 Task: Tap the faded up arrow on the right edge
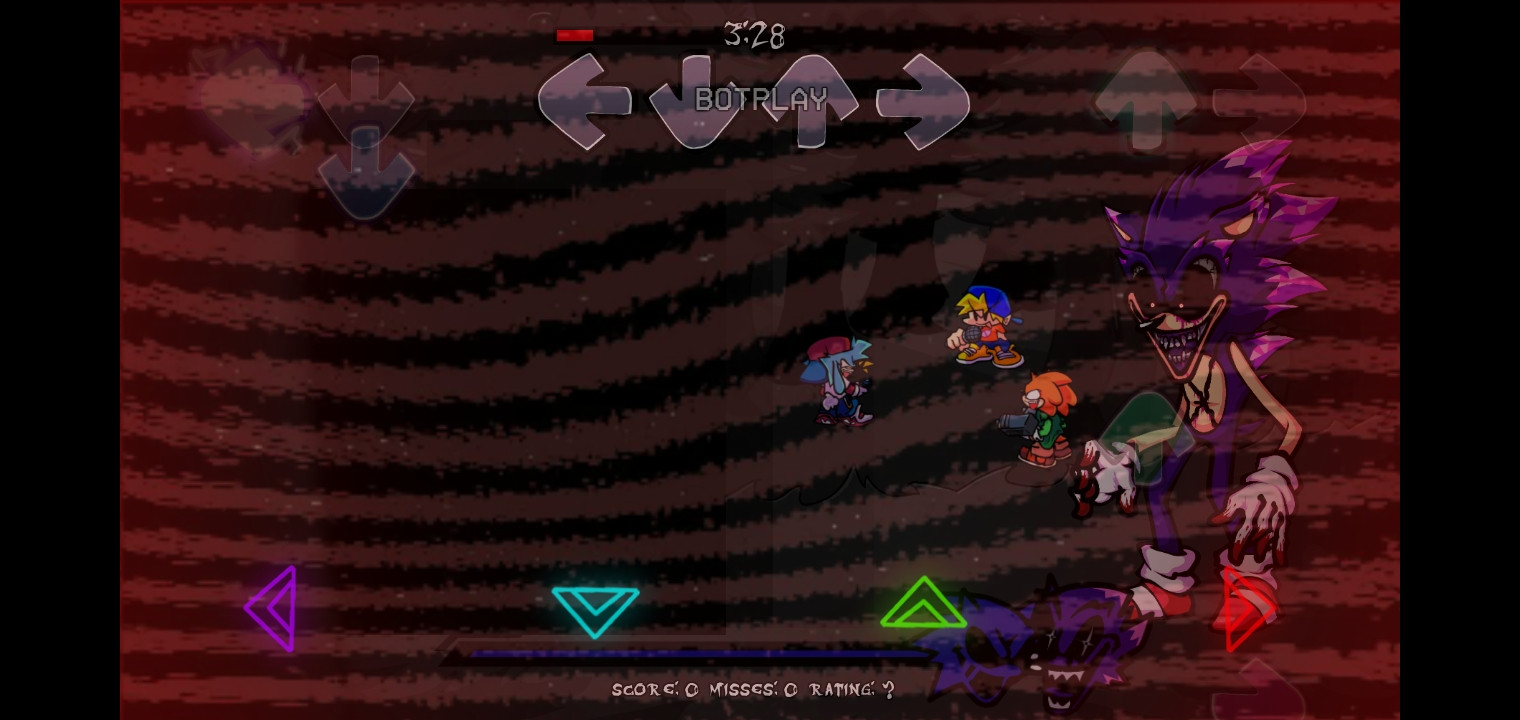(x=1147, y=100)
